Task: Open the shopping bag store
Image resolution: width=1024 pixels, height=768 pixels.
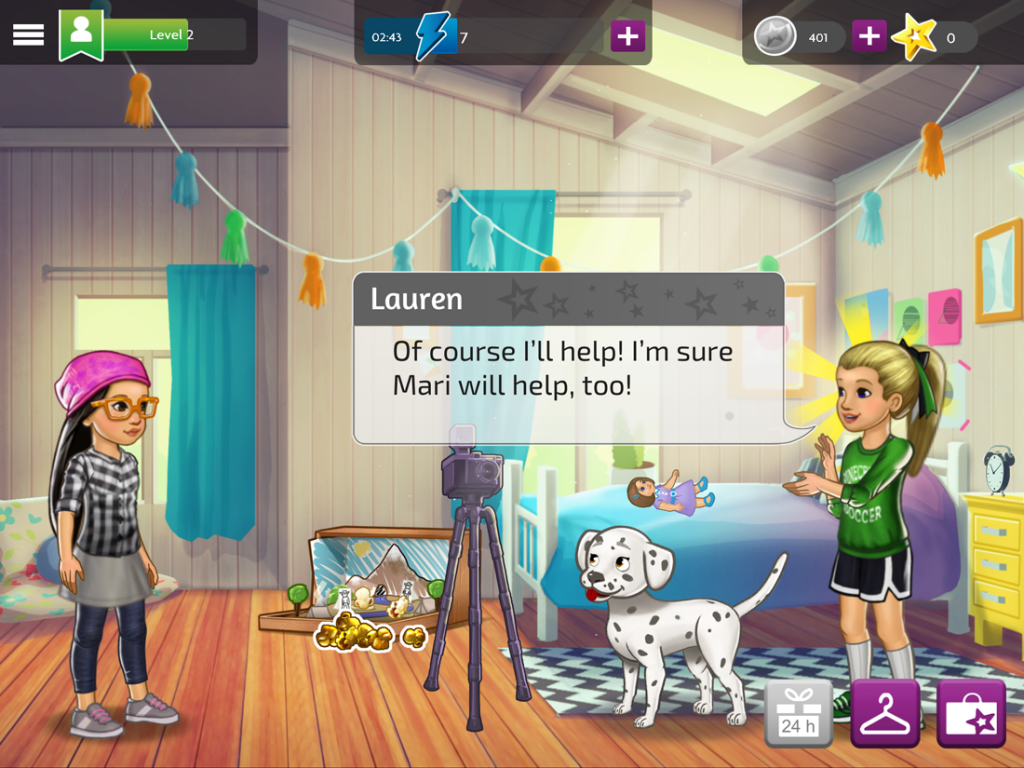Action: (970, 714)
